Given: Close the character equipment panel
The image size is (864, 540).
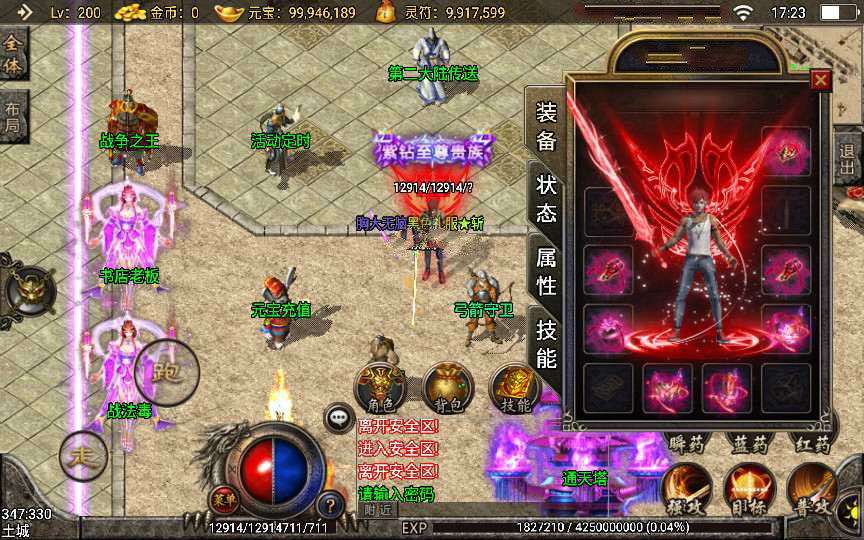Looking at the screenshot, I should coord(821,80).
